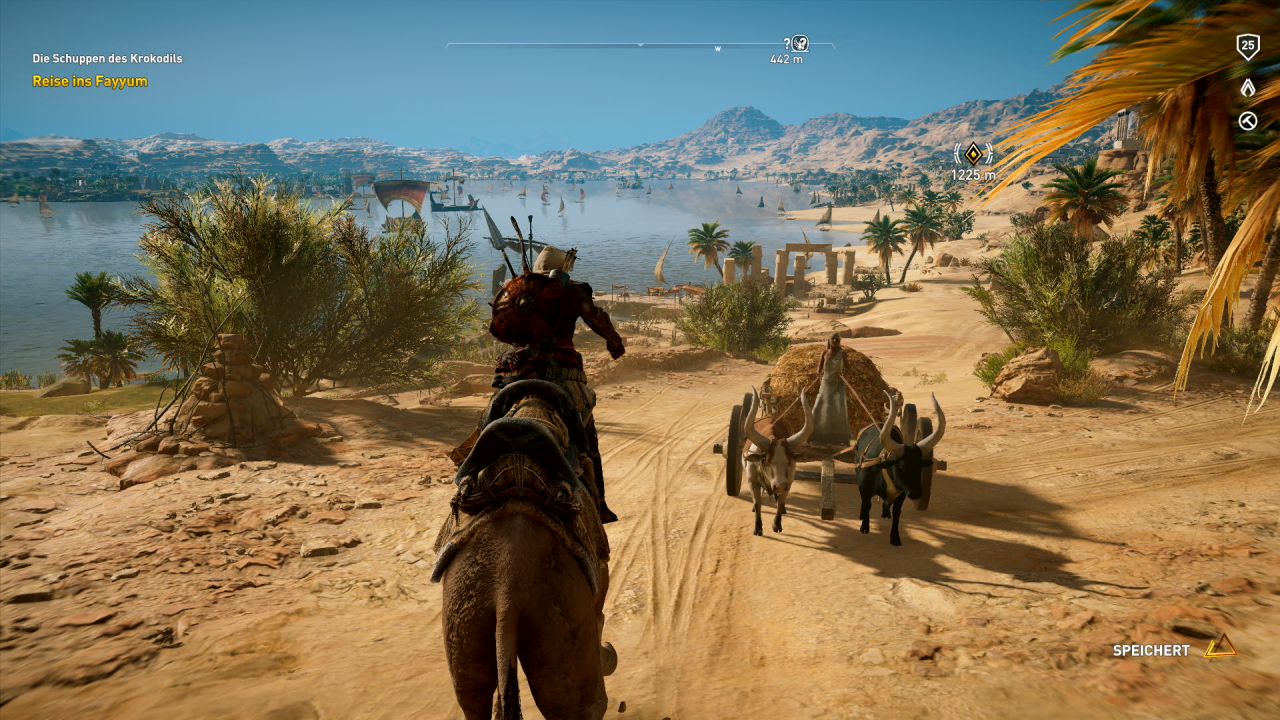Open the crafting hammer icon
Image resolution: width=1280 pixels, height=720 pixels.
(1247, 121)
